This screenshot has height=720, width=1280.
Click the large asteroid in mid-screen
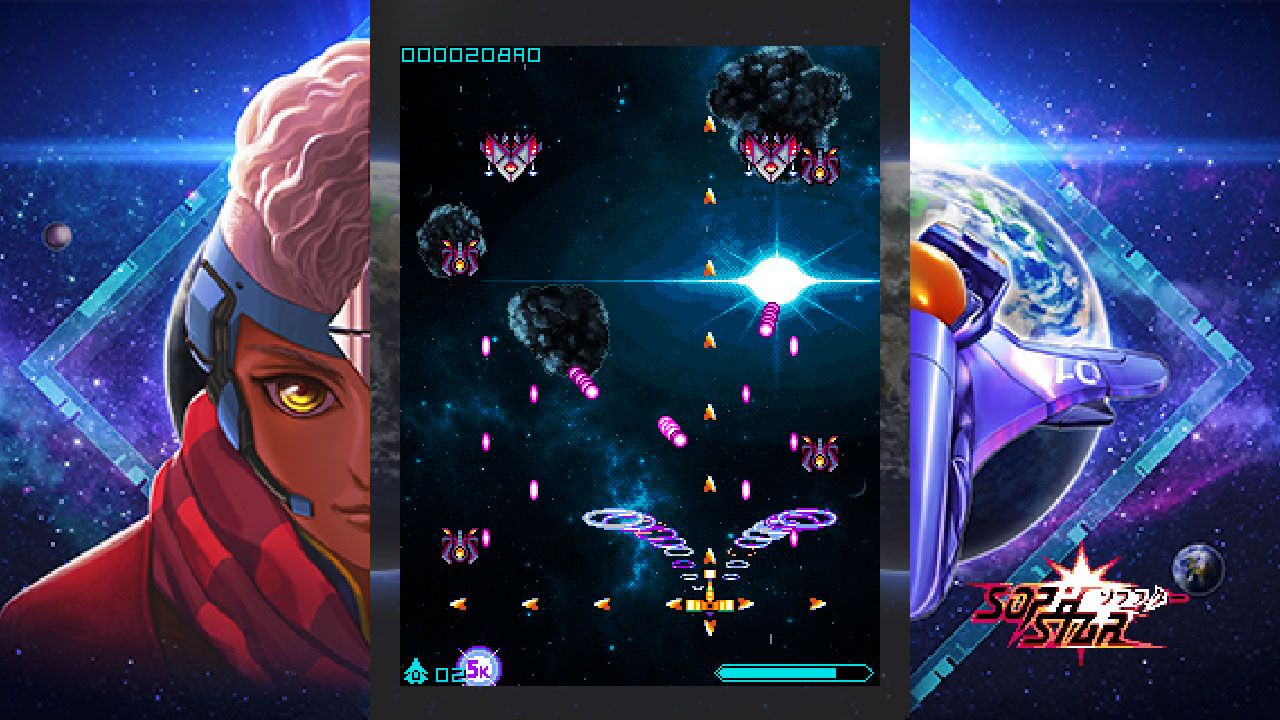tap(560, 330)
